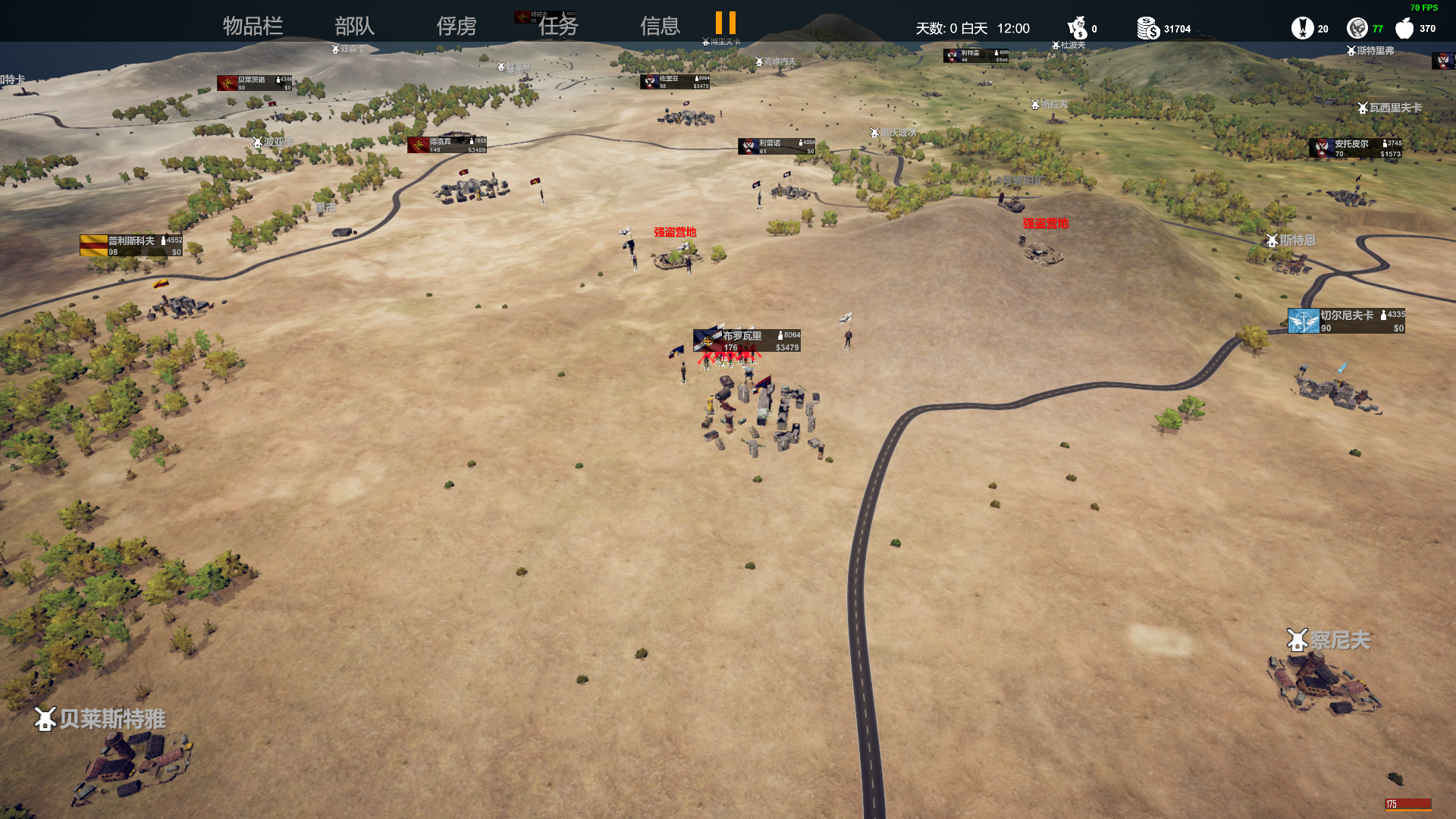Open the 俘虏 prisoners menu
Image resolution: width=1456 pixels, height=819 pixels.
pos(456,27)
